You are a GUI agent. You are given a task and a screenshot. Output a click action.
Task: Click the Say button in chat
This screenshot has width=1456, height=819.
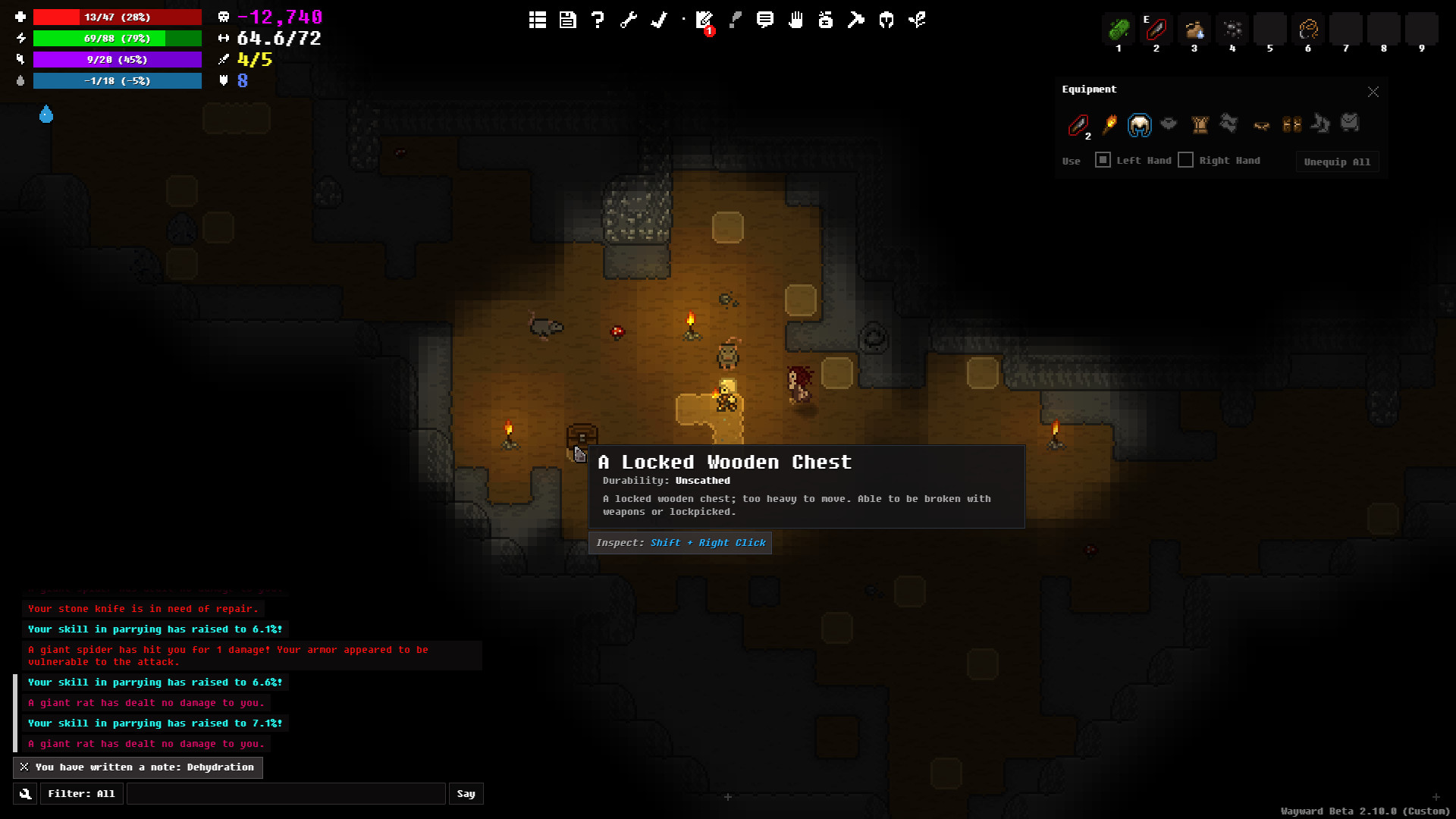(466, 794)
